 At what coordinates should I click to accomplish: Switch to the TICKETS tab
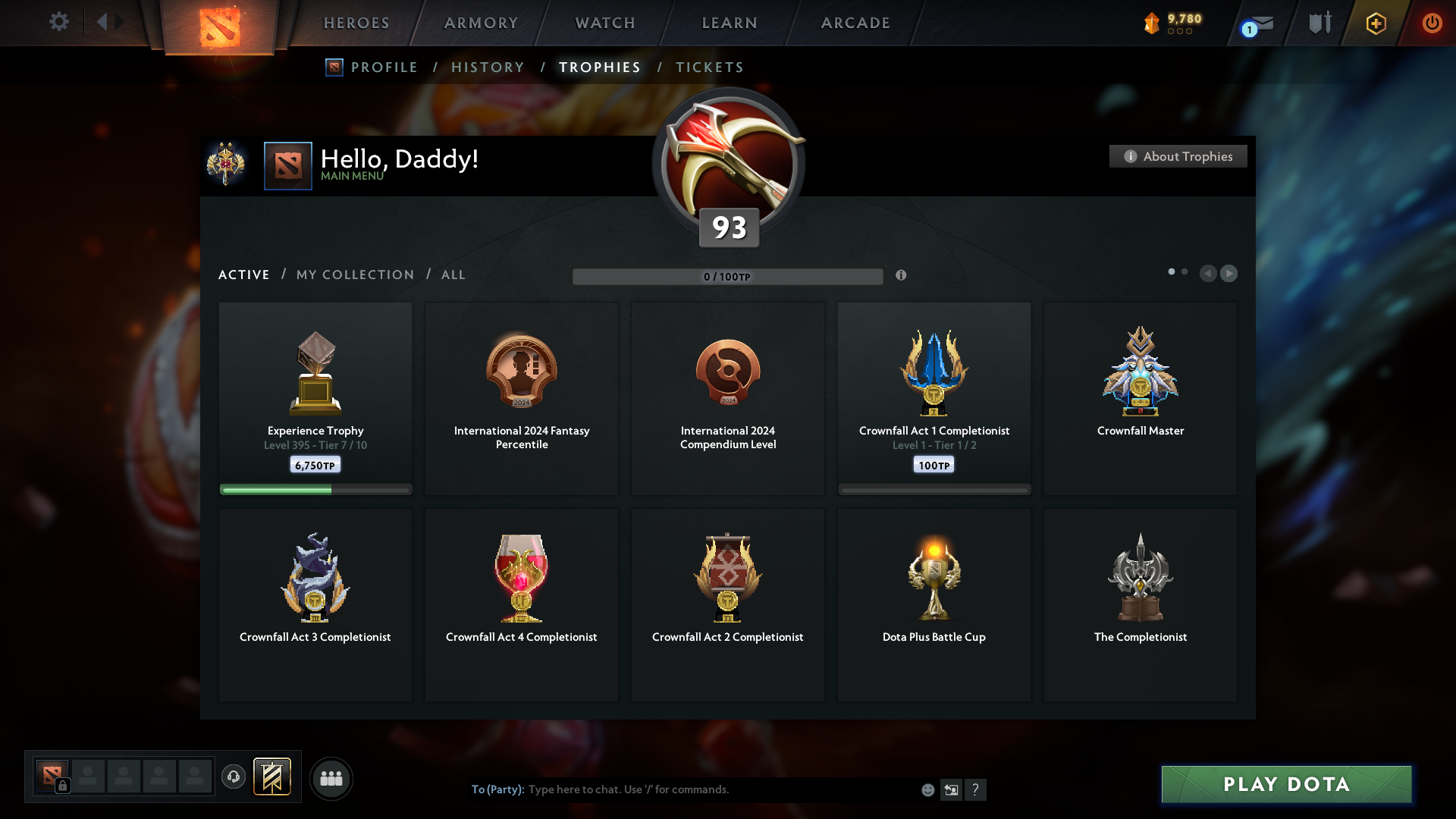(x=709, y=67)
